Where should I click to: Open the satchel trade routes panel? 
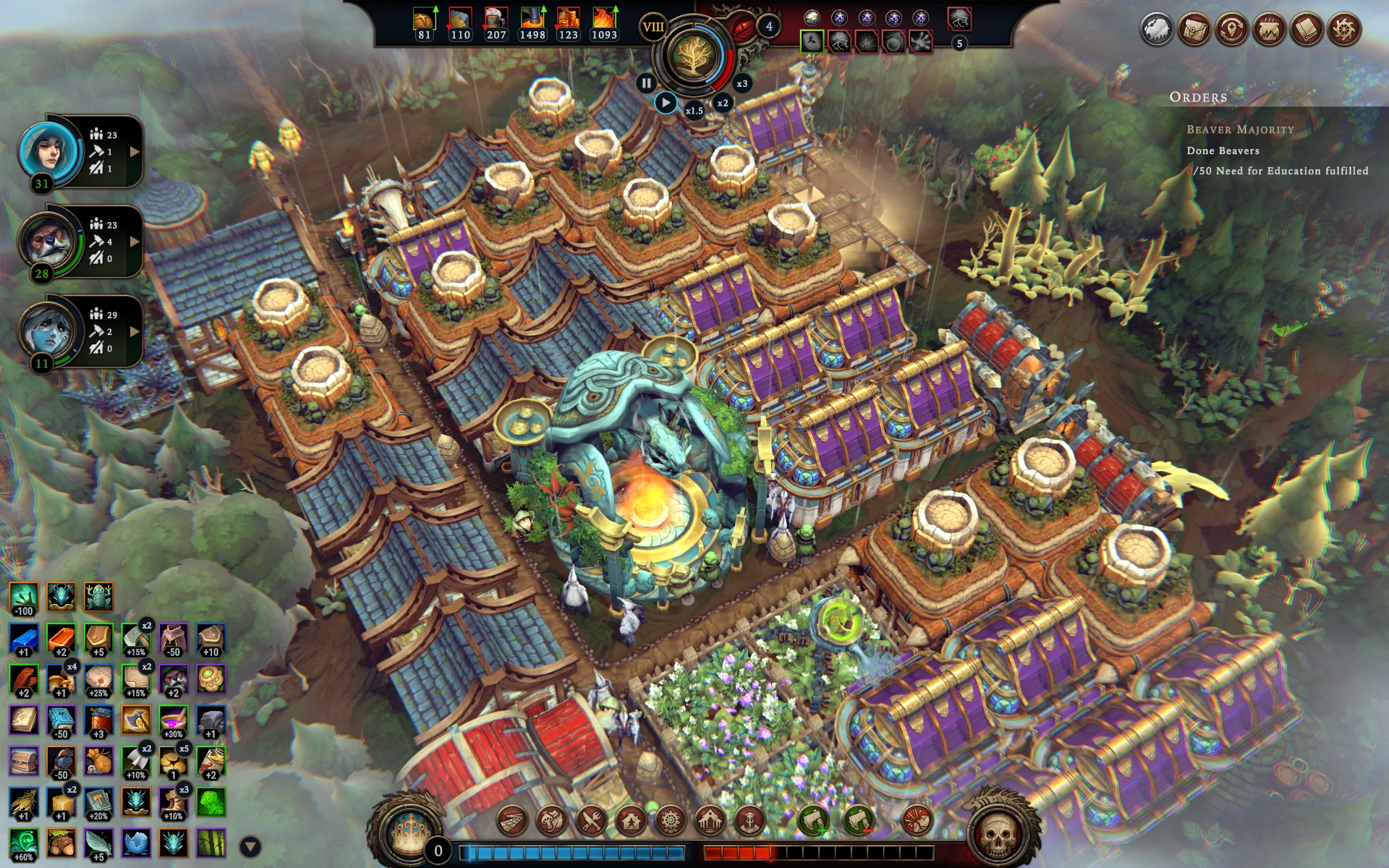(x=1194, y=30)
